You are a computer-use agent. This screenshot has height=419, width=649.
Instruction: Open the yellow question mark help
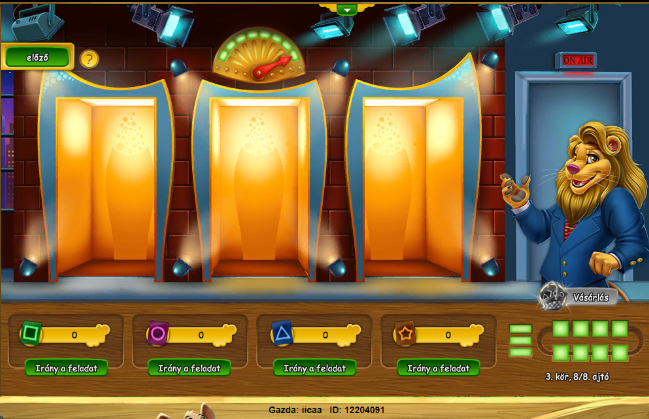[90, 59]
